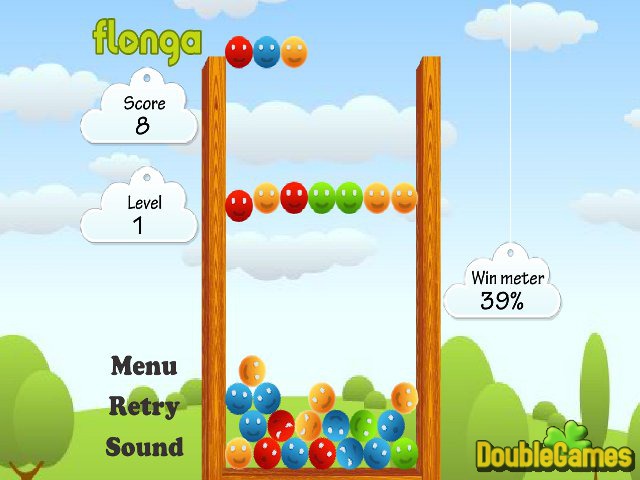The height and width of the screenshot is (480, 640).
Task: Open the Menu option
Action: [x=144, y=366]
